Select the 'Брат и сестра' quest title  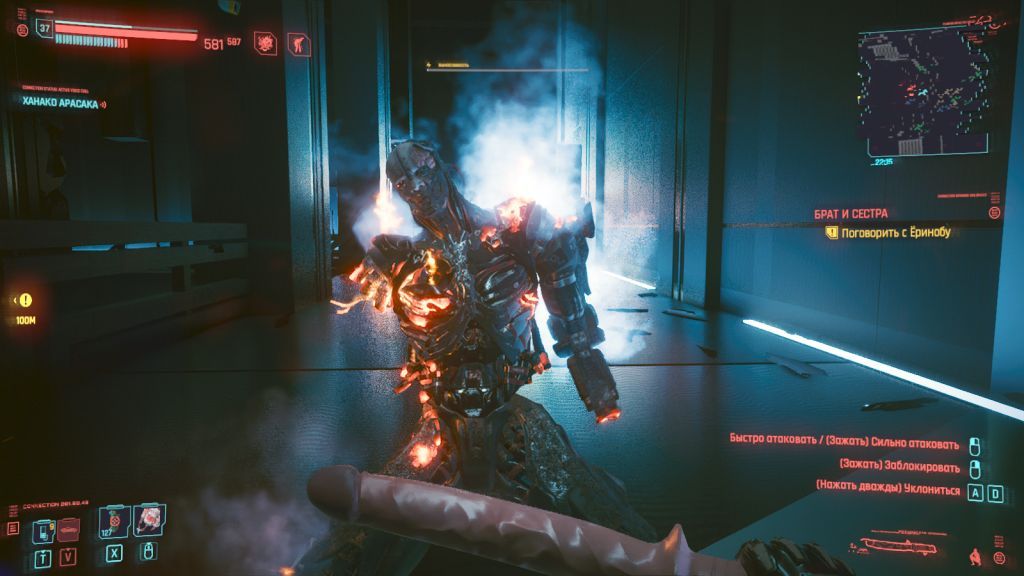(850, 214)
